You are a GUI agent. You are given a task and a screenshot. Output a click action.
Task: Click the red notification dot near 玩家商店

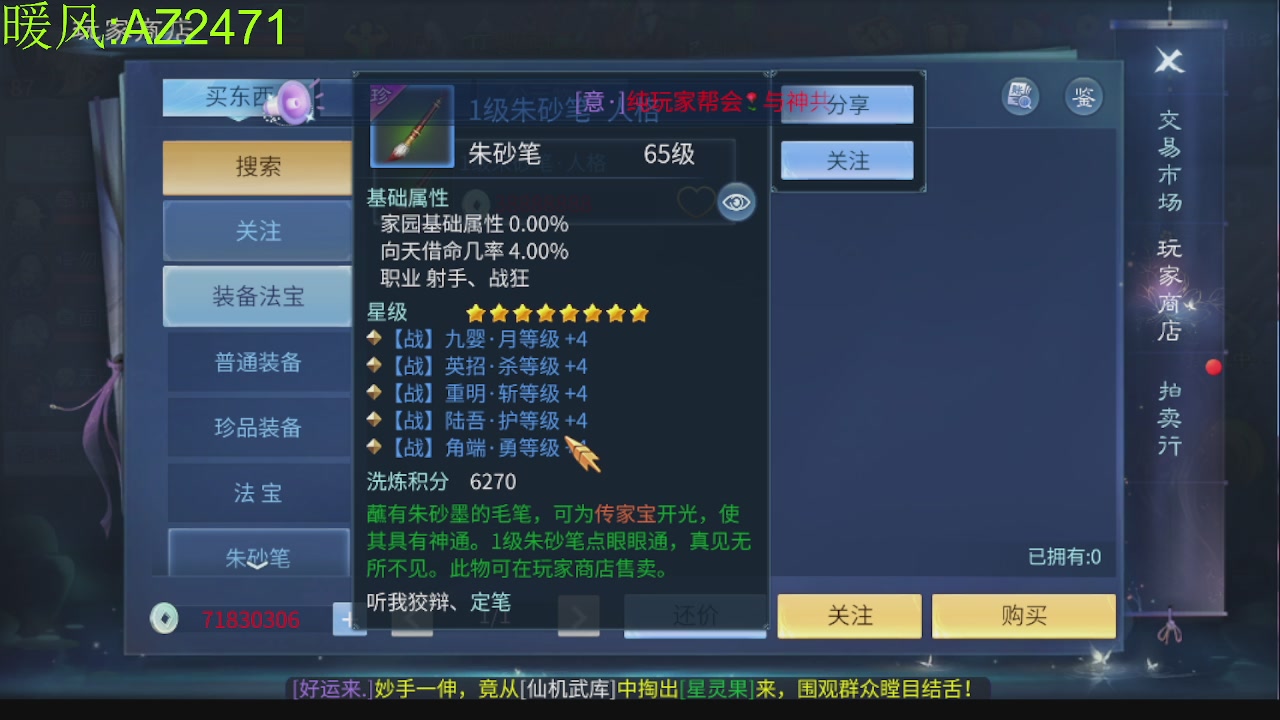1214,367
